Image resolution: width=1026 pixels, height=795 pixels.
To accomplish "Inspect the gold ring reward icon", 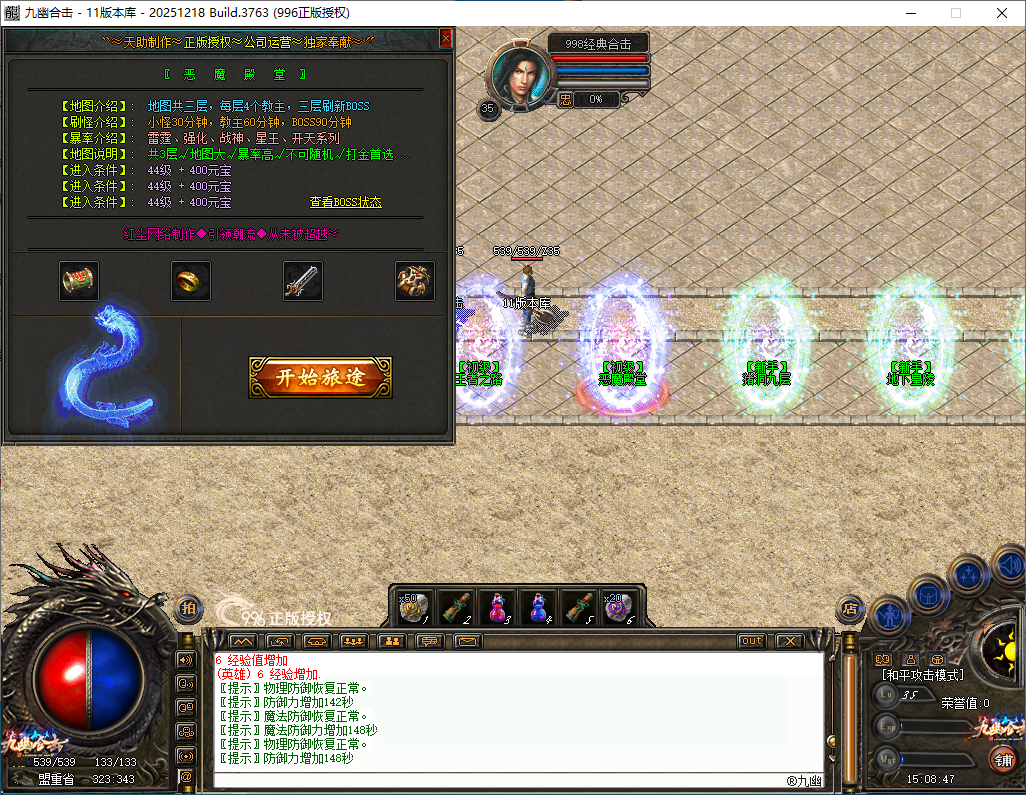I will click(191, 281).
